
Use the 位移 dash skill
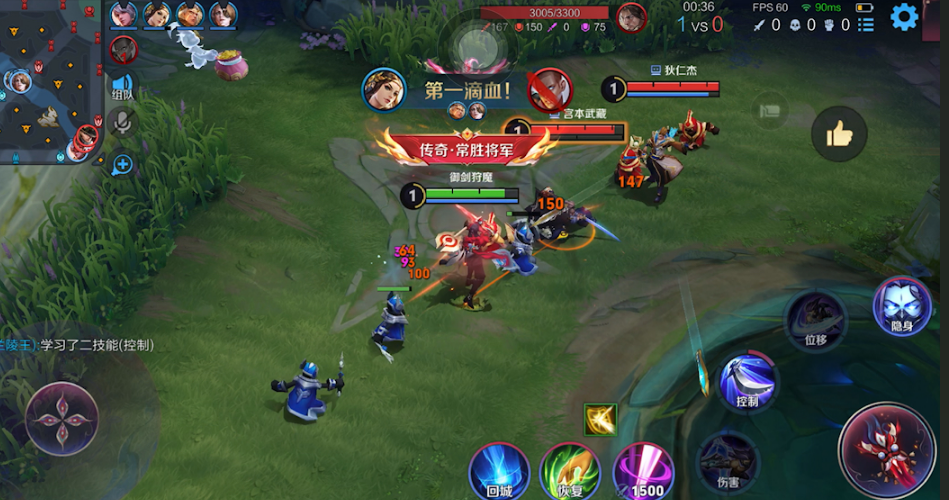point(815,319)
